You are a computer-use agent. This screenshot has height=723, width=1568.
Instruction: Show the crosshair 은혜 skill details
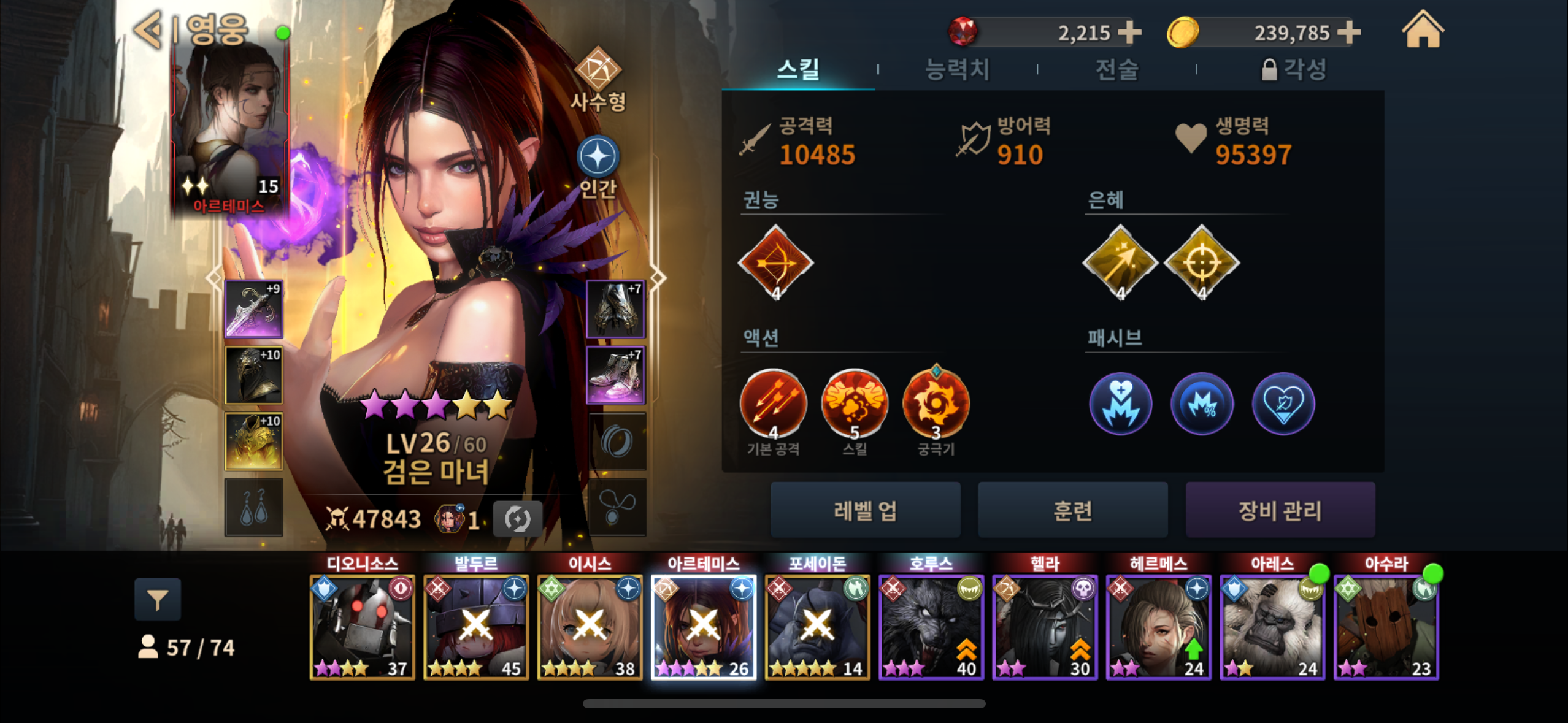click(x=1201, y=262)
